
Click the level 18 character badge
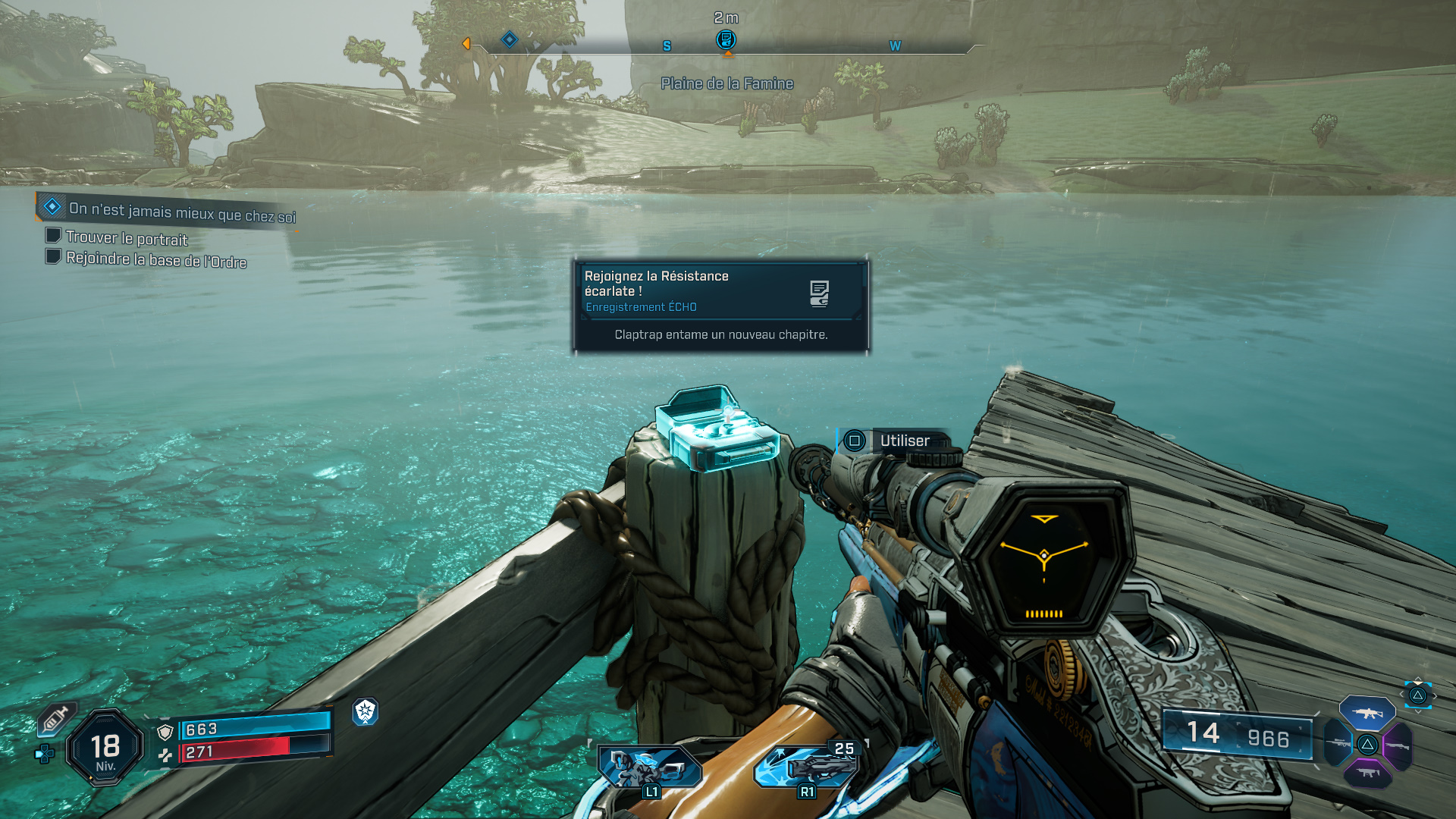(105, 748)
